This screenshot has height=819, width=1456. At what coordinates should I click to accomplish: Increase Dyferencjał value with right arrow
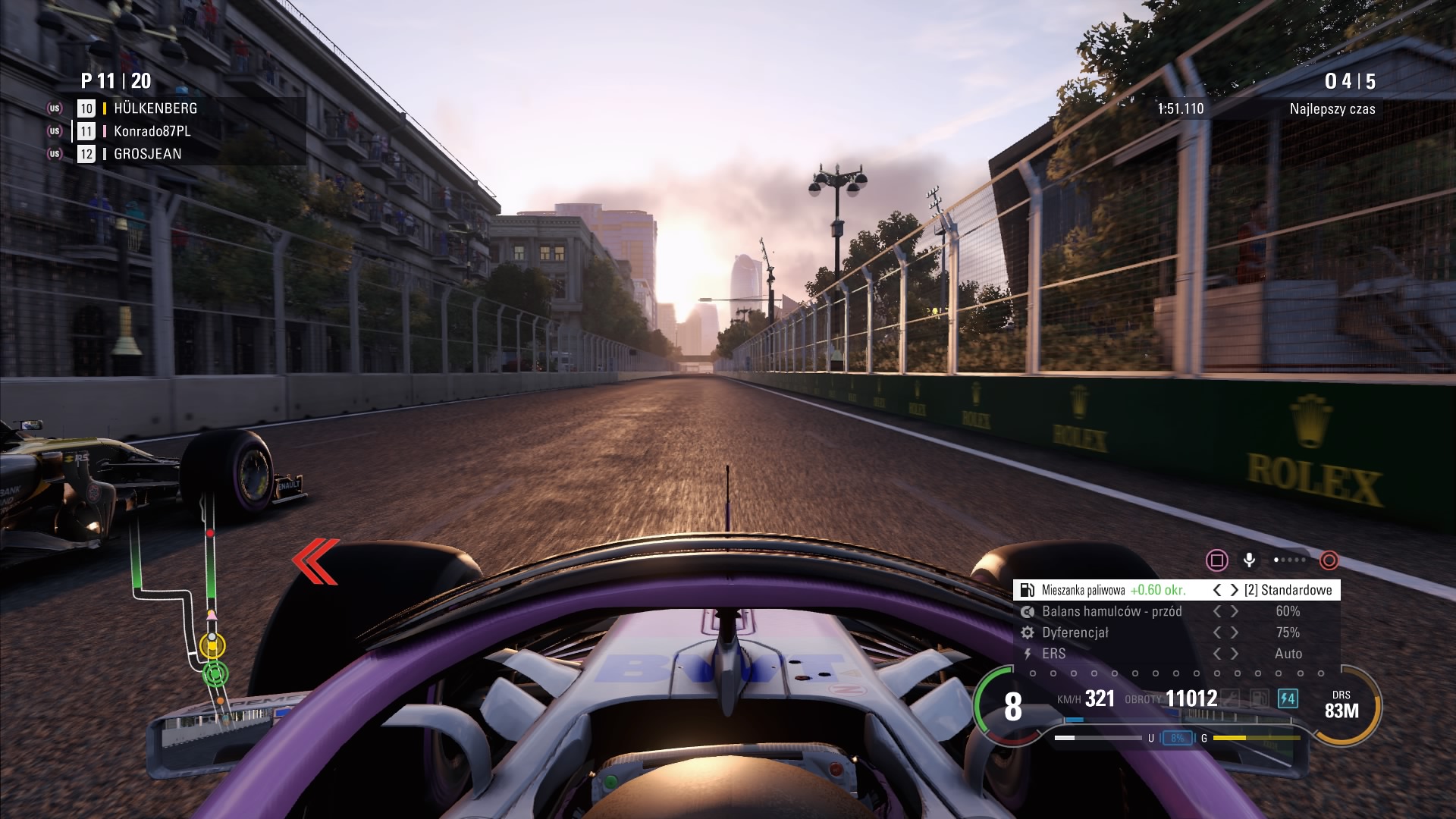pos(1235,632)
